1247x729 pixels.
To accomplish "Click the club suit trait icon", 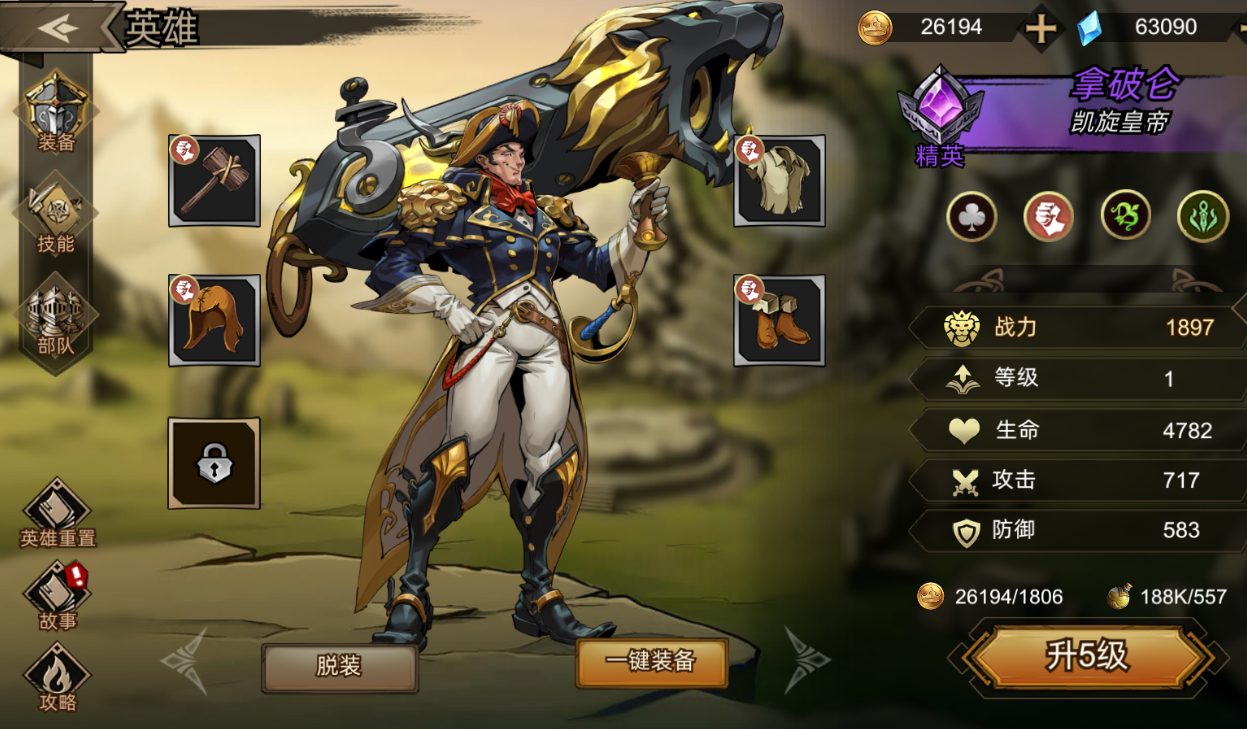I will coord(972,216).
